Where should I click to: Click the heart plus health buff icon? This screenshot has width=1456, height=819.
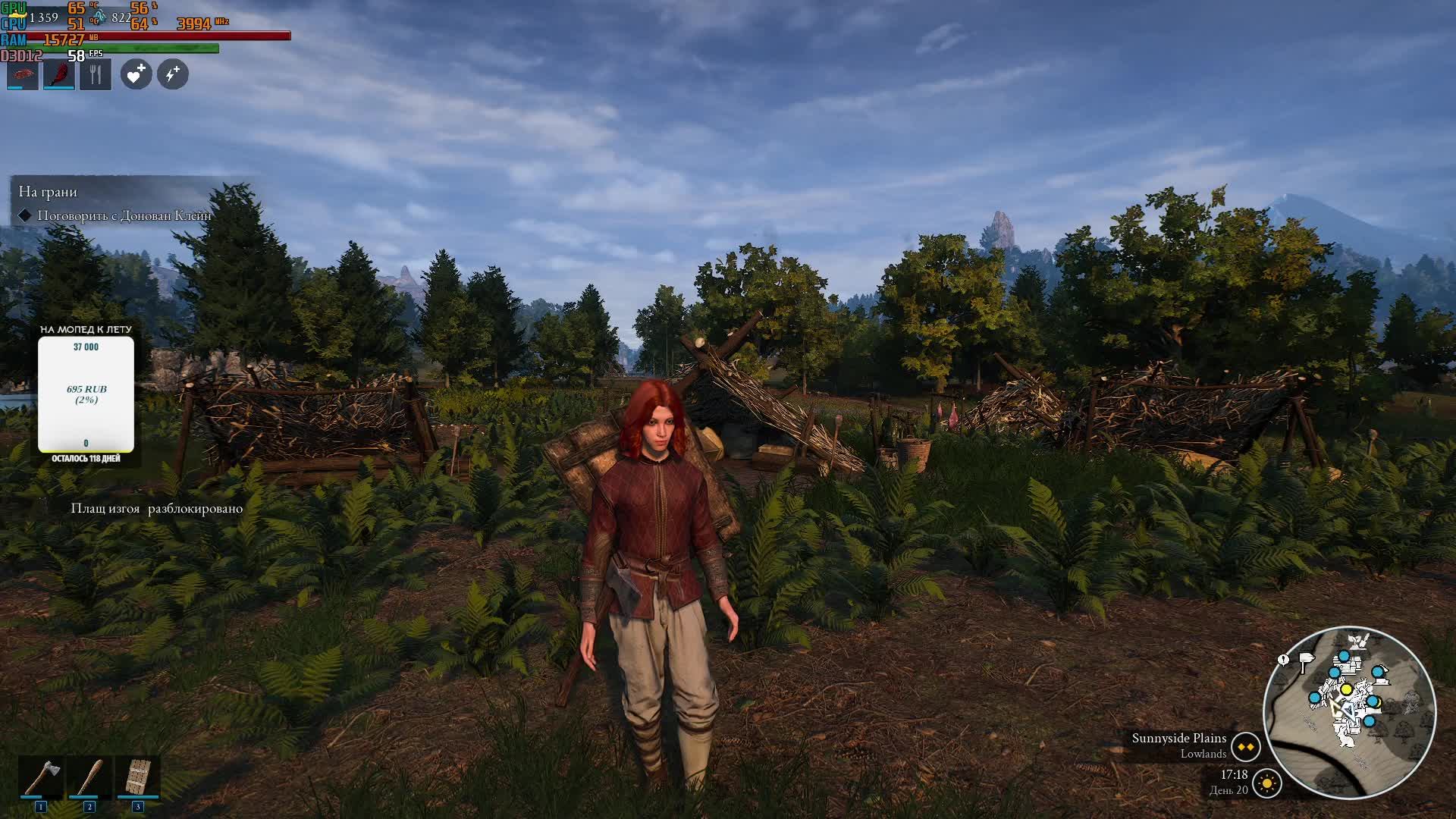coord(136,74)
